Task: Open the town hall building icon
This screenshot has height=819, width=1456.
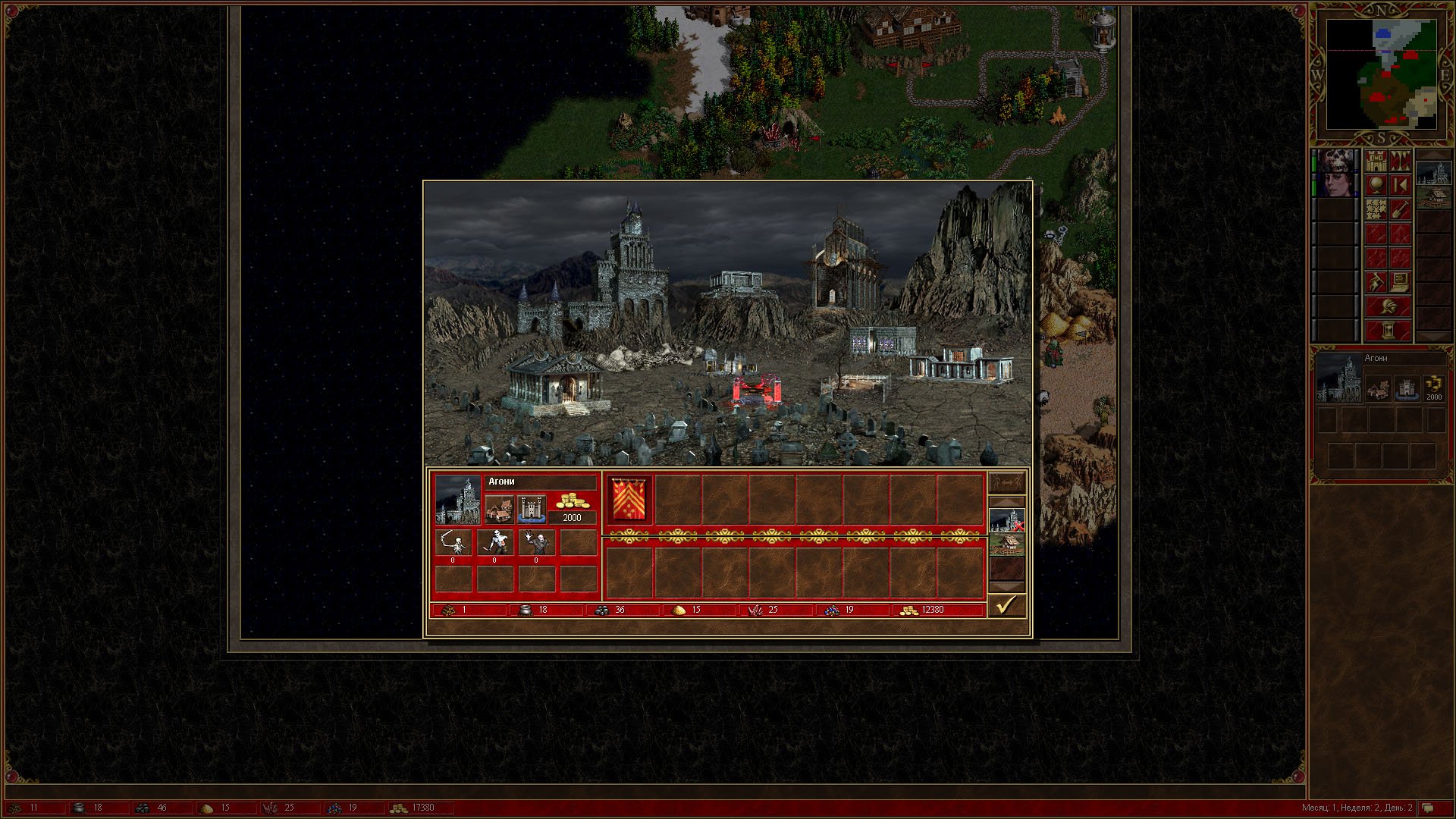Action: pos(499,509)
